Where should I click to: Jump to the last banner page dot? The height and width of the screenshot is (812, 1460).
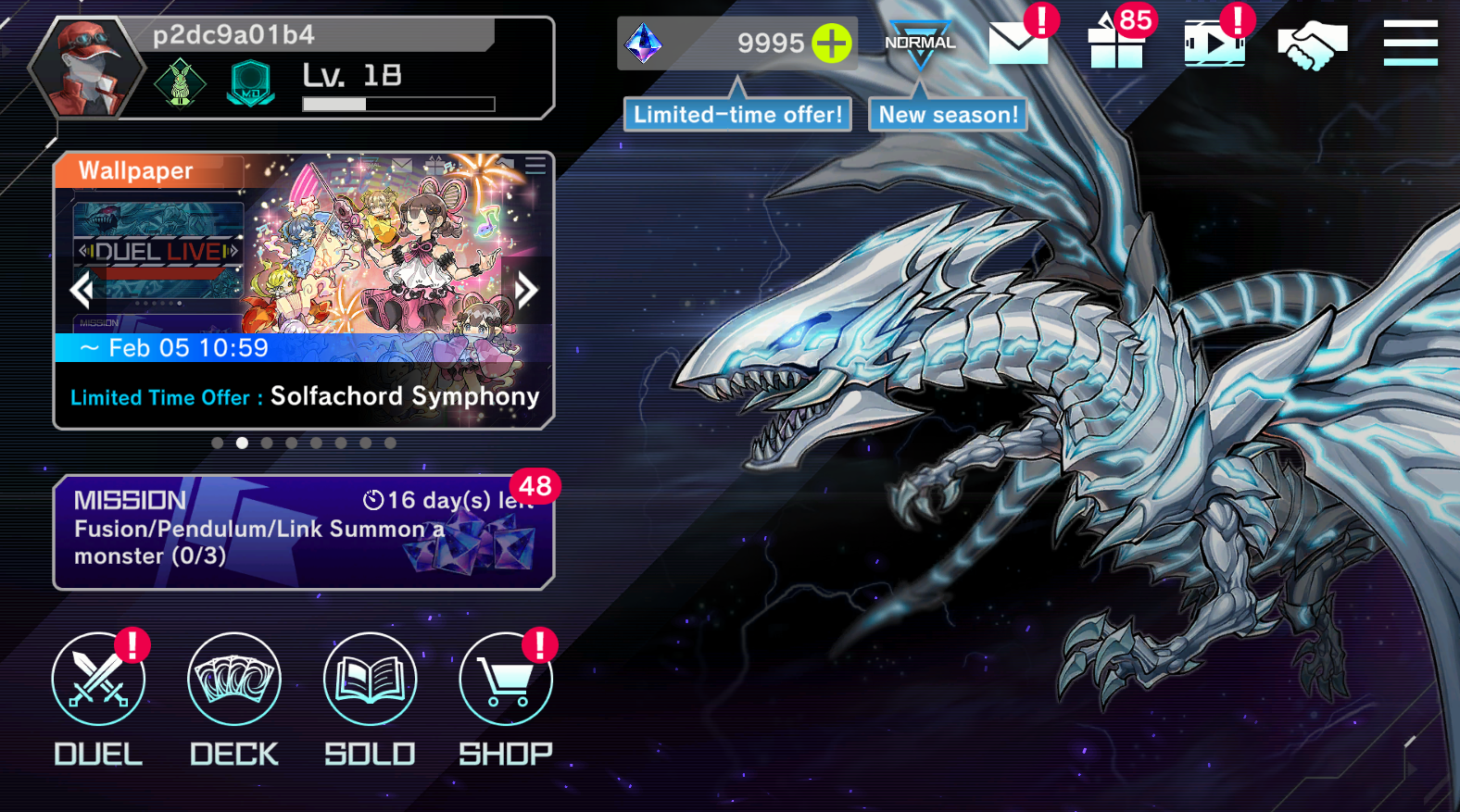tap(390, 443)
